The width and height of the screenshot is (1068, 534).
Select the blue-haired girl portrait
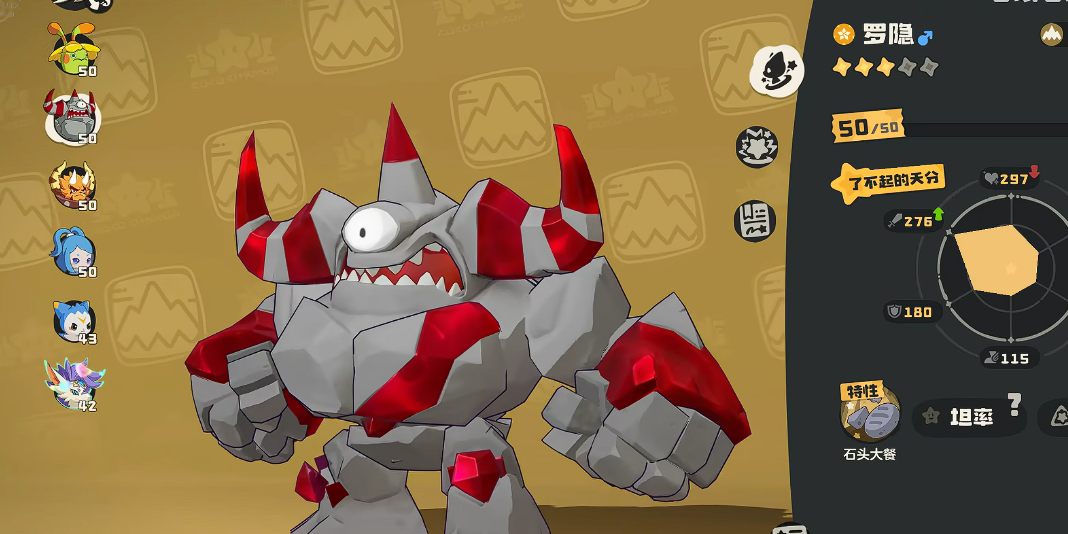[74, 251]
